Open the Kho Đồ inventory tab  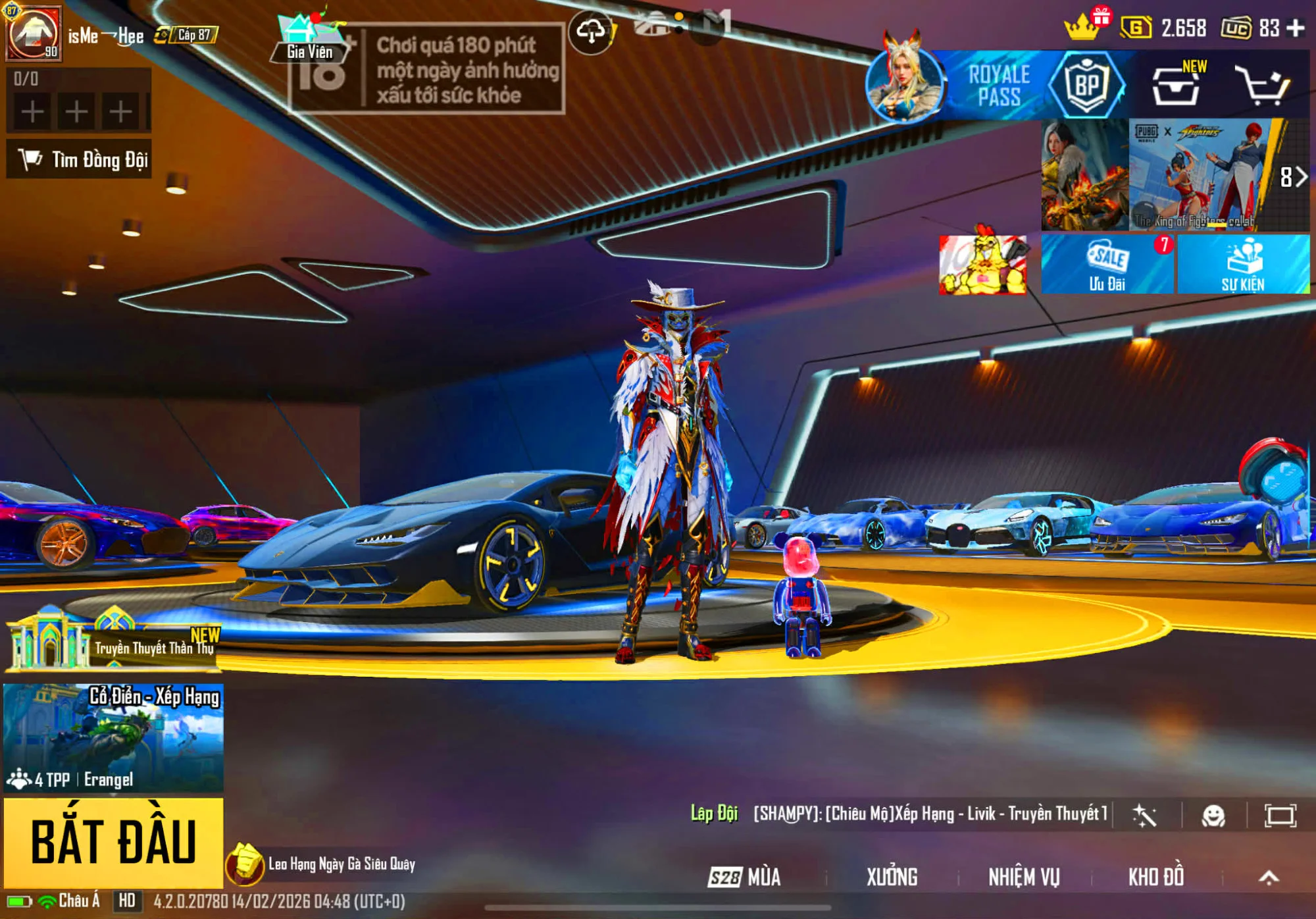click(1156, 877)
